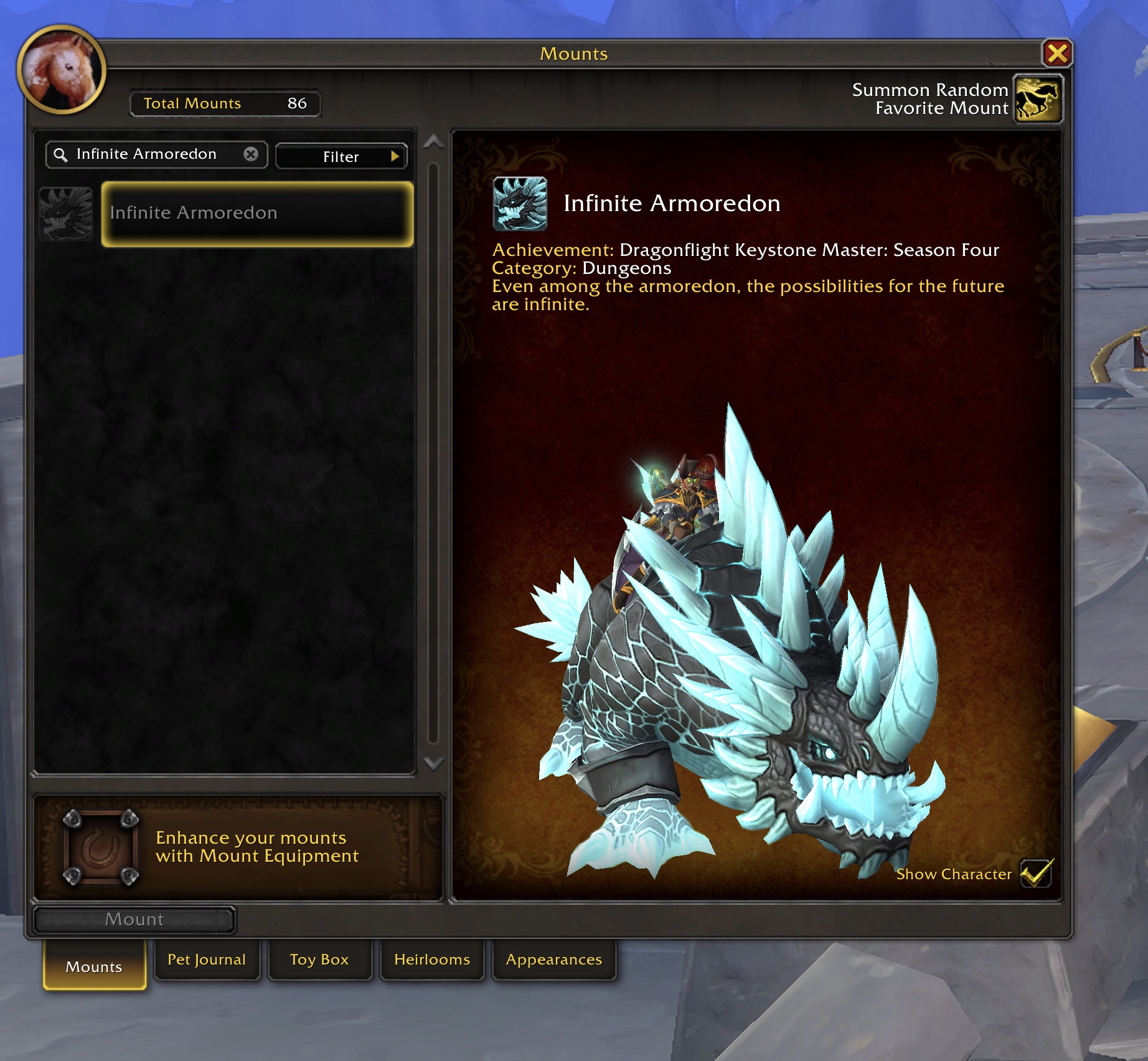Show the Appearances tab
This screenshot has width=1148, height=1061.
[x=554, y=960]
